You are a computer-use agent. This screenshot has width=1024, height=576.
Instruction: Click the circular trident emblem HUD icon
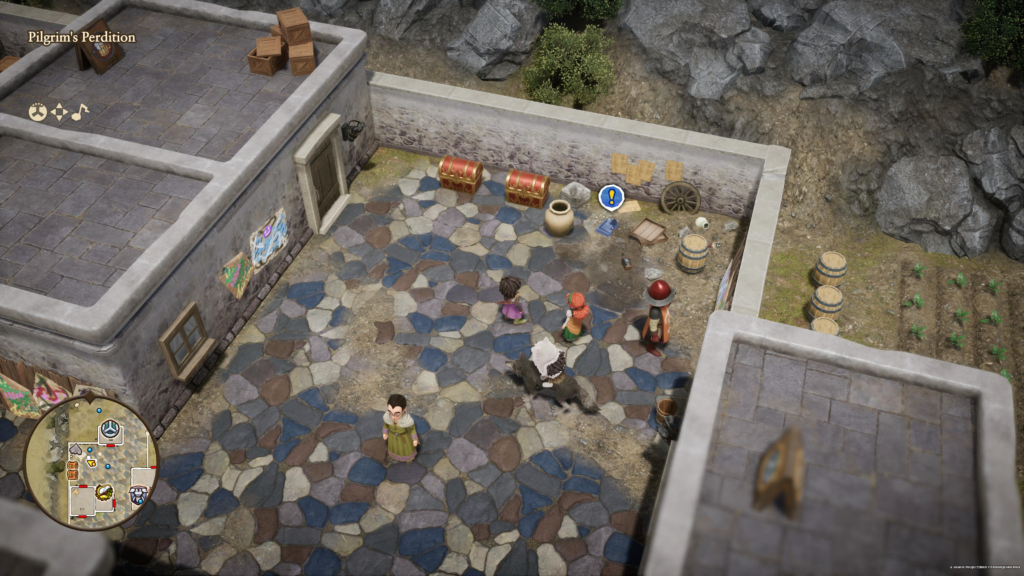click(x=37, y=112)
